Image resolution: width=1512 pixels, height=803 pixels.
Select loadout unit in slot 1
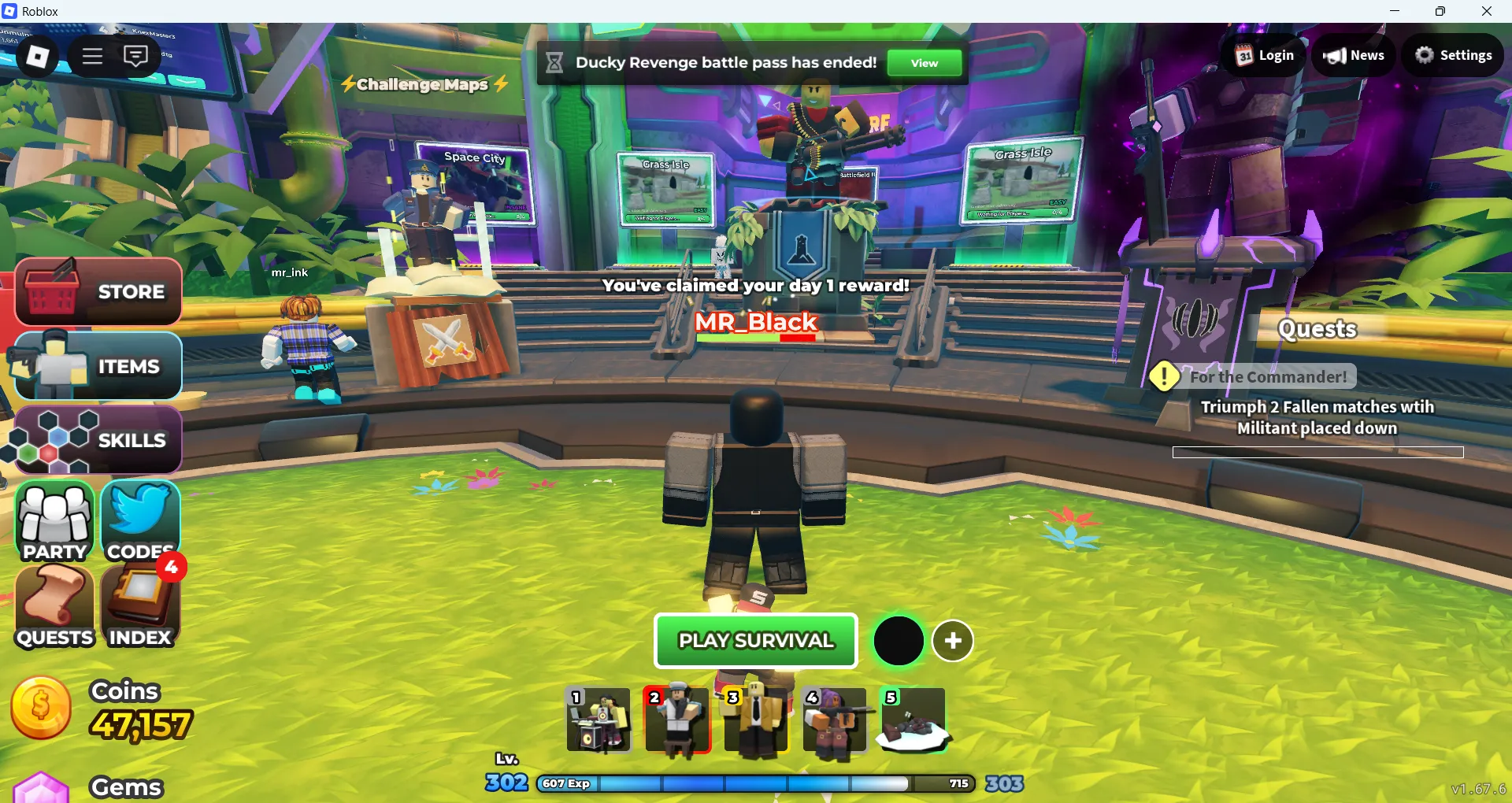pyautogui.click(x=598, y=720)
